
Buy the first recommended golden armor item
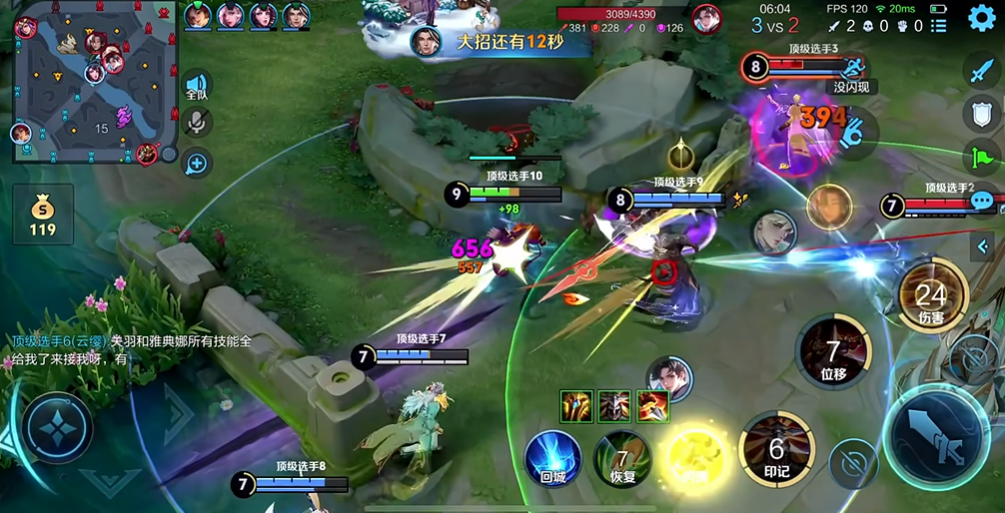coord(577,406)
